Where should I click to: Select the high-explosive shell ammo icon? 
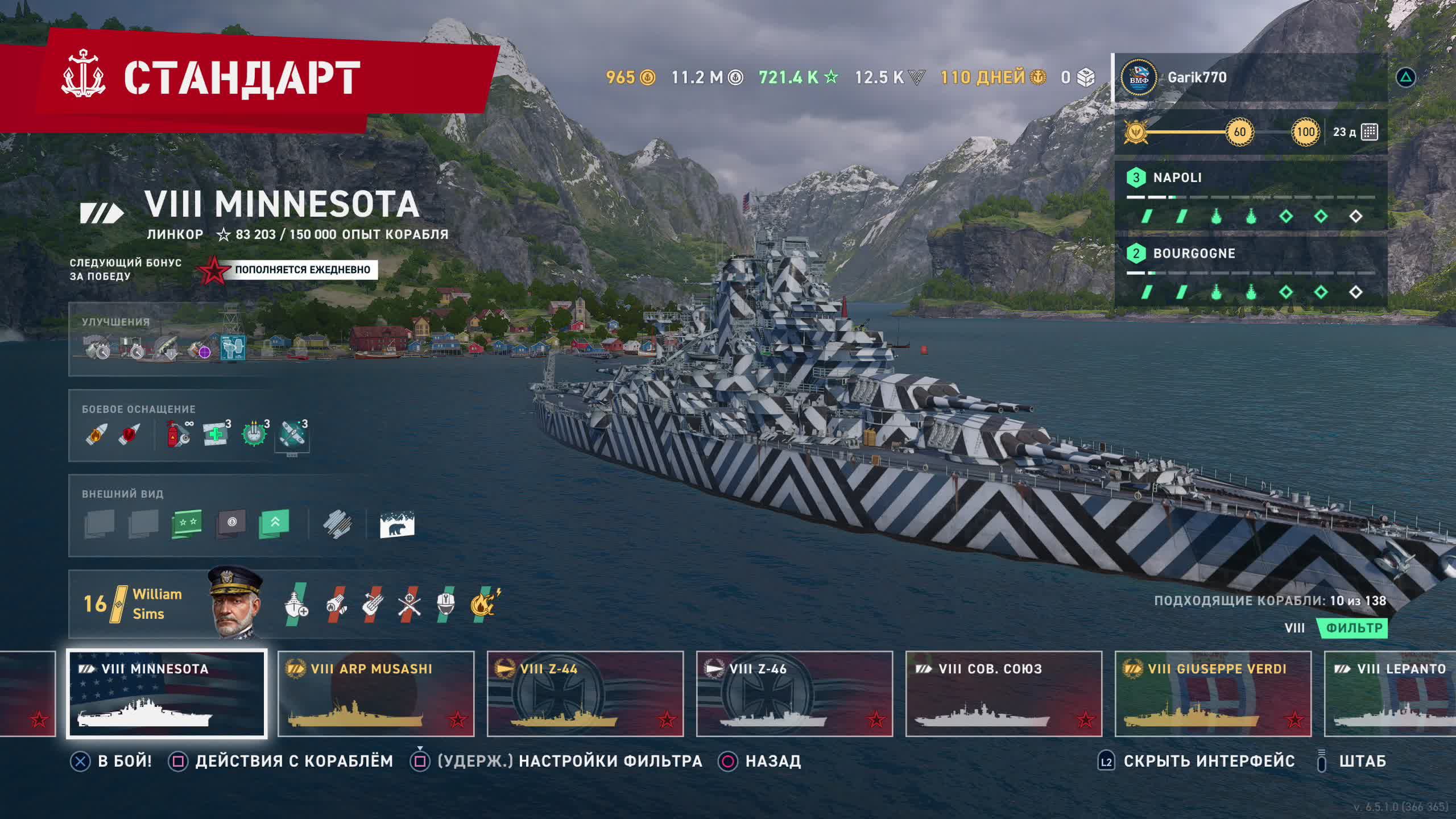tap(96, 435)
